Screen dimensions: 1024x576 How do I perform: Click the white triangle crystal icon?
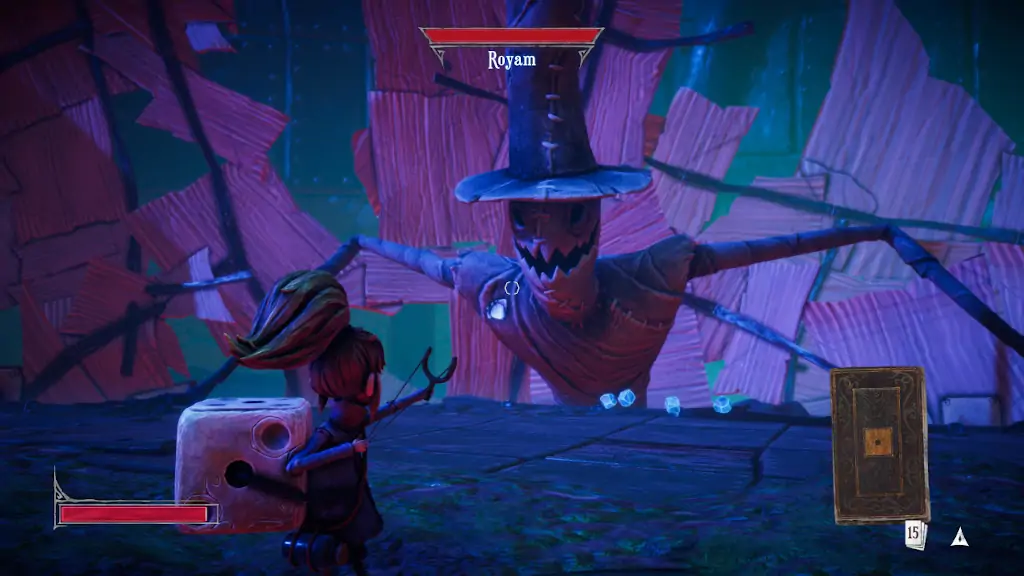[x=960, y=537]
